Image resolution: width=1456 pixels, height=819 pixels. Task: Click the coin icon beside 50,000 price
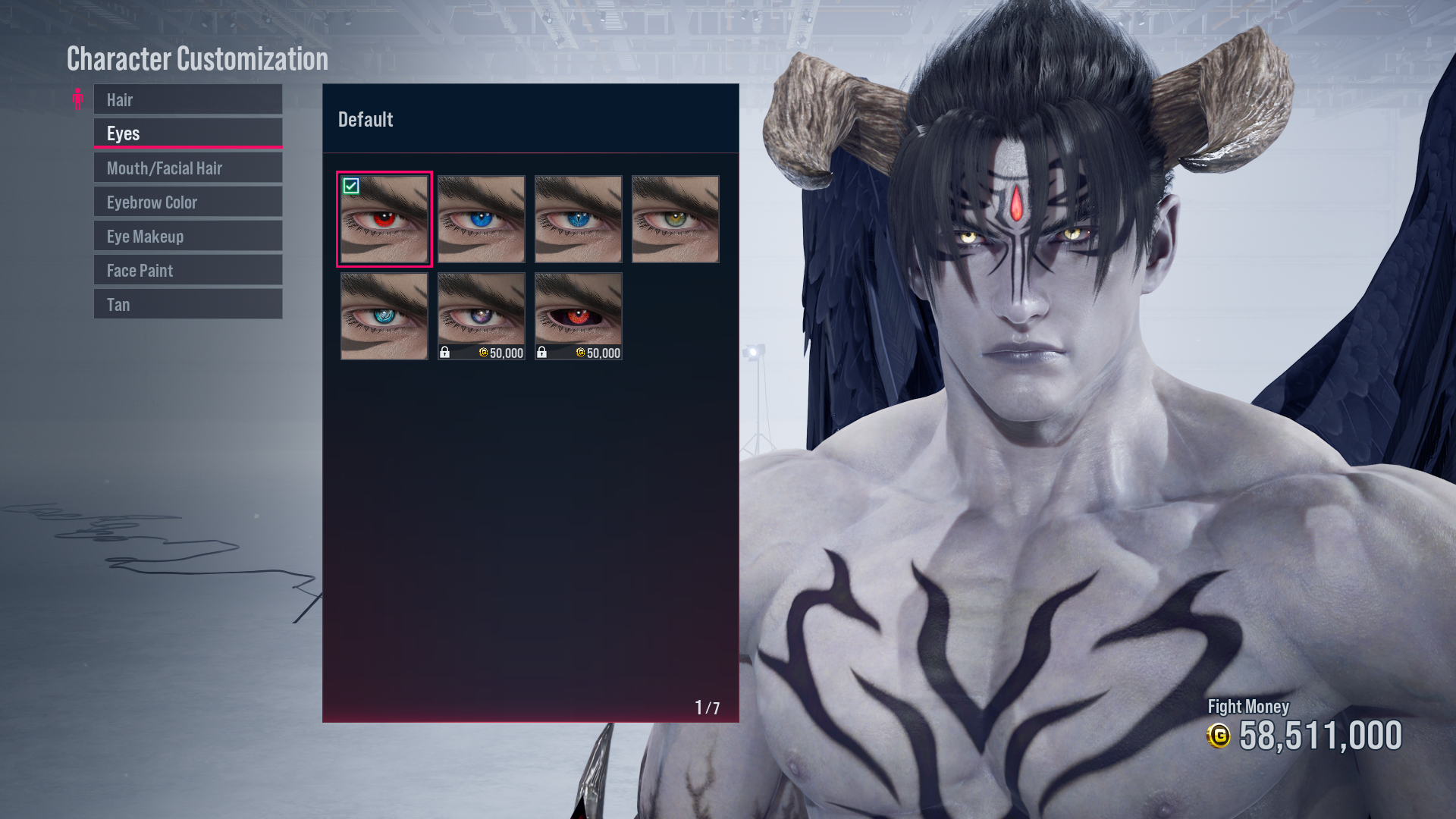point(483,352)
